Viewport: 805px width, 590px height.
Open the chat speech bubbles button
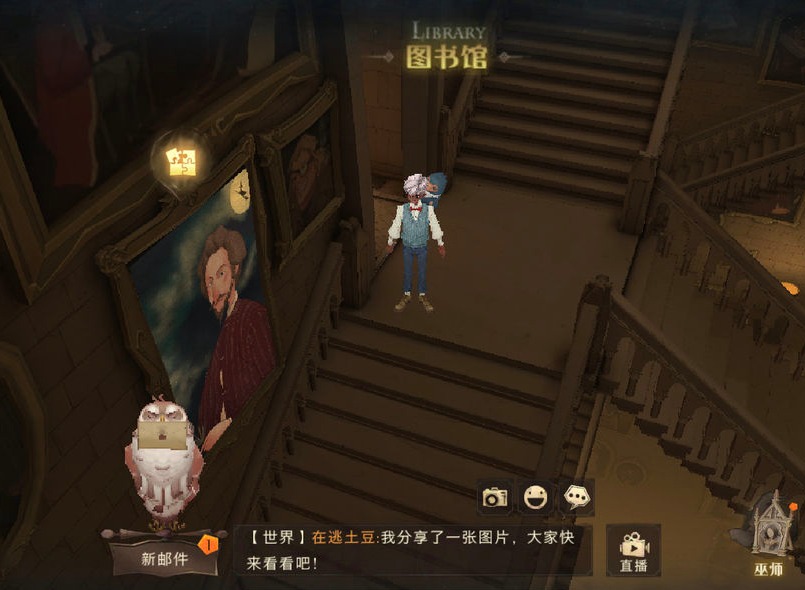coord(576,497)
